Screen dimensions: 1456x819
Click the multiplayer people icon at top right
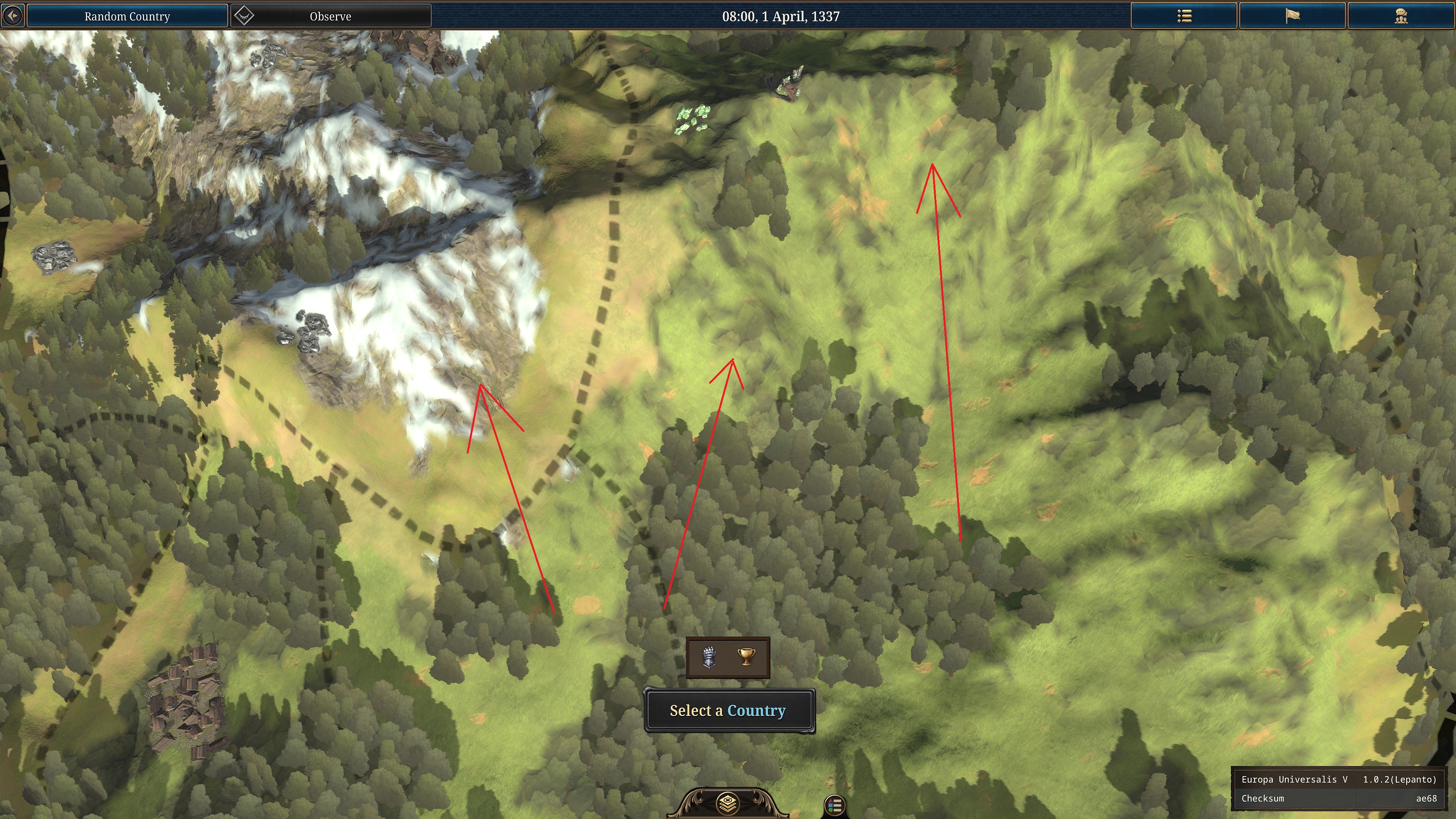pos(1401,16)
